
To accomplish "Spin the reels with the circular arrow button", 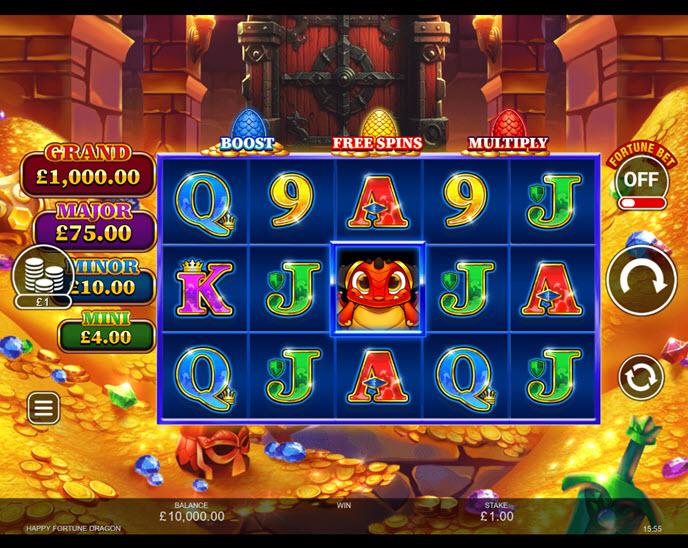I will point(641,281).
